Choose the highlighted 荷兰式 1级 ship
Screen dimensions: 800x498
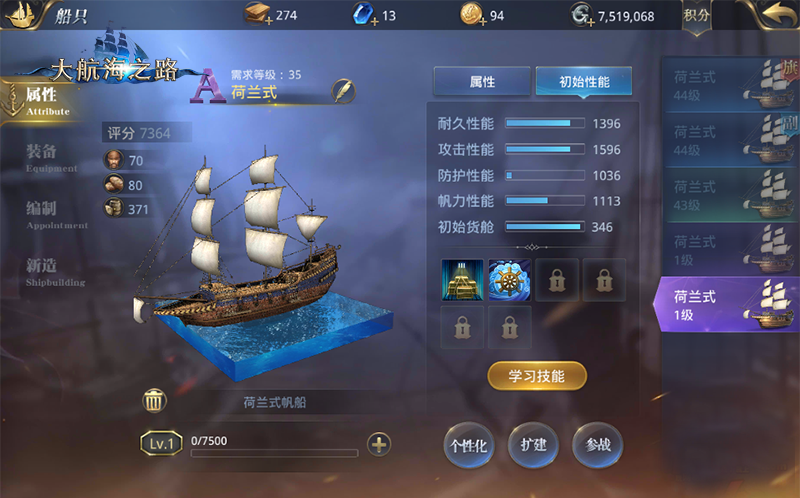(727, 305)
